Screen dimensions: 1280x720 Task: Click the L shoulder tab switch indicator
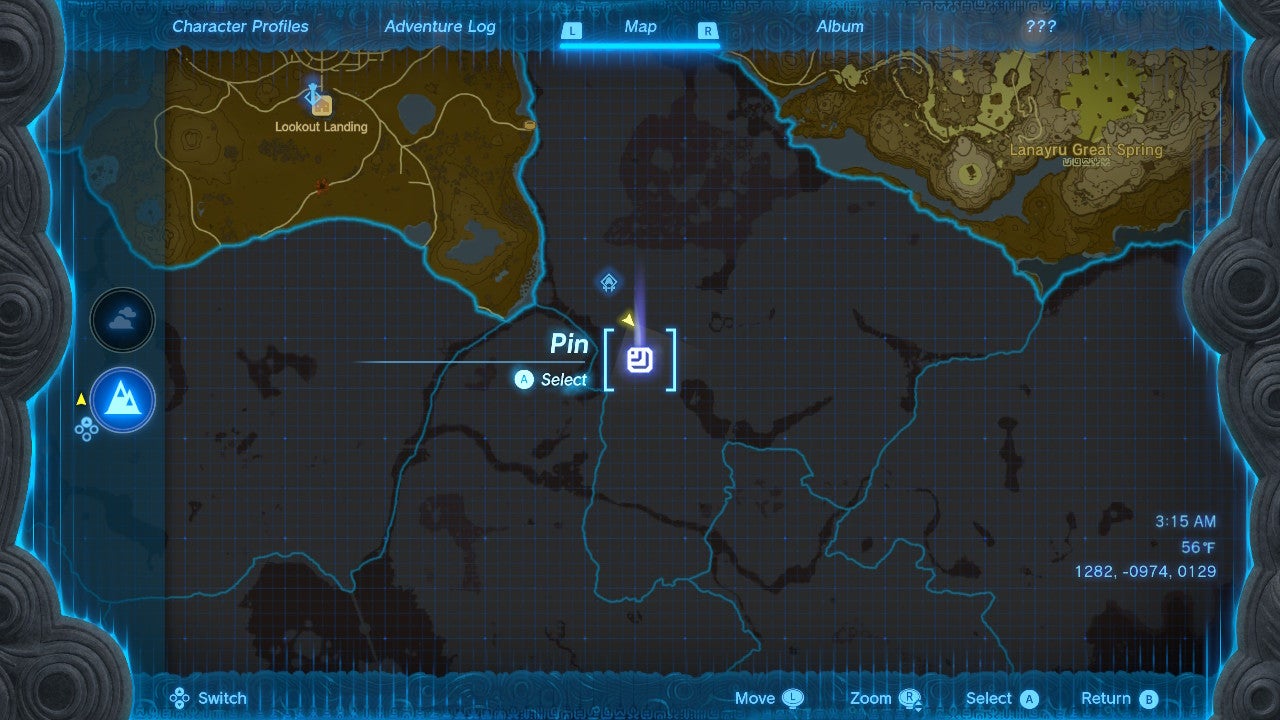pyautogui.click(x=572, y=31)
